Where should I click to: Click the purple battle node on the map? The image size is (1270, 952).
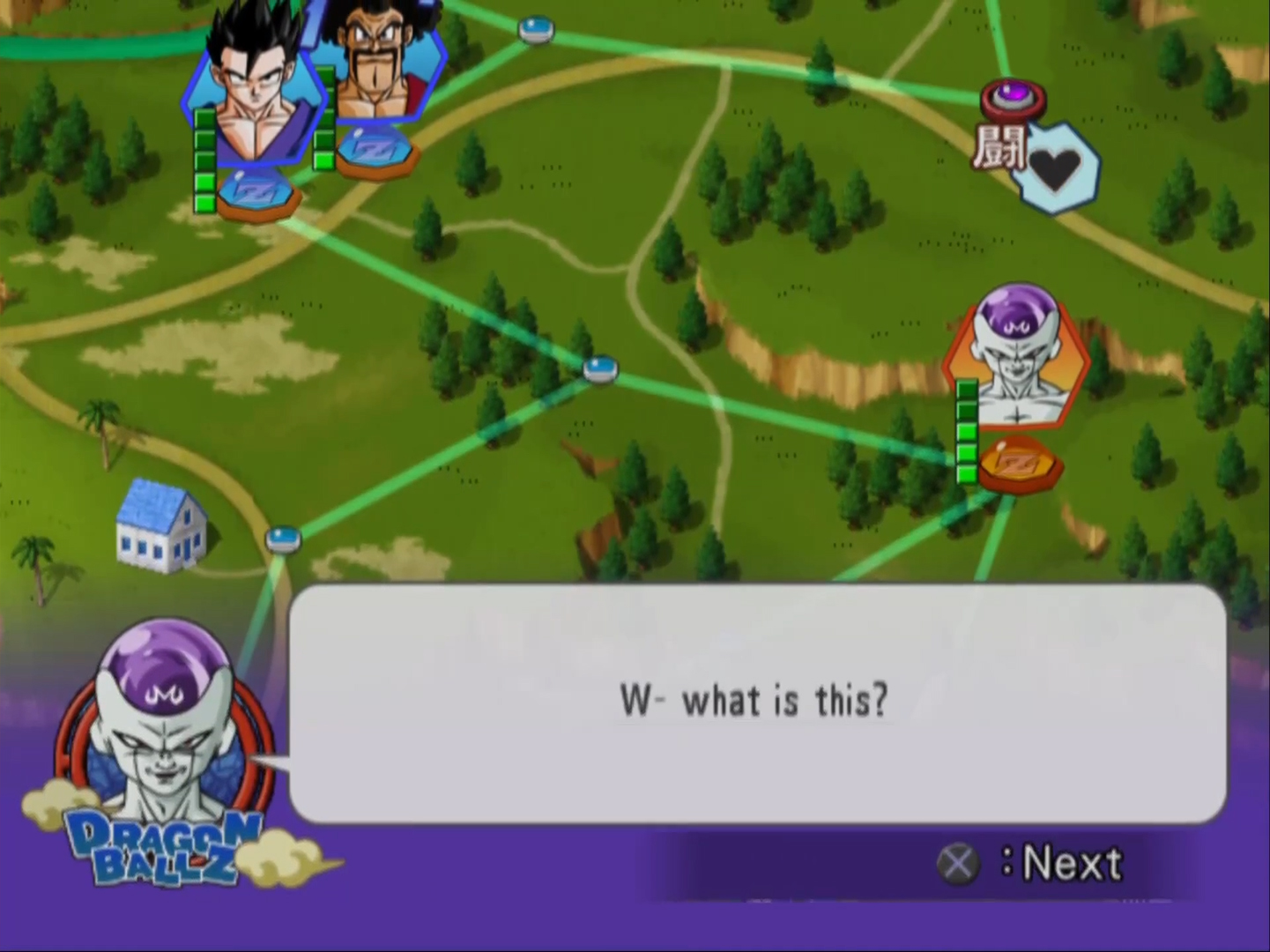pos(1013,96)
